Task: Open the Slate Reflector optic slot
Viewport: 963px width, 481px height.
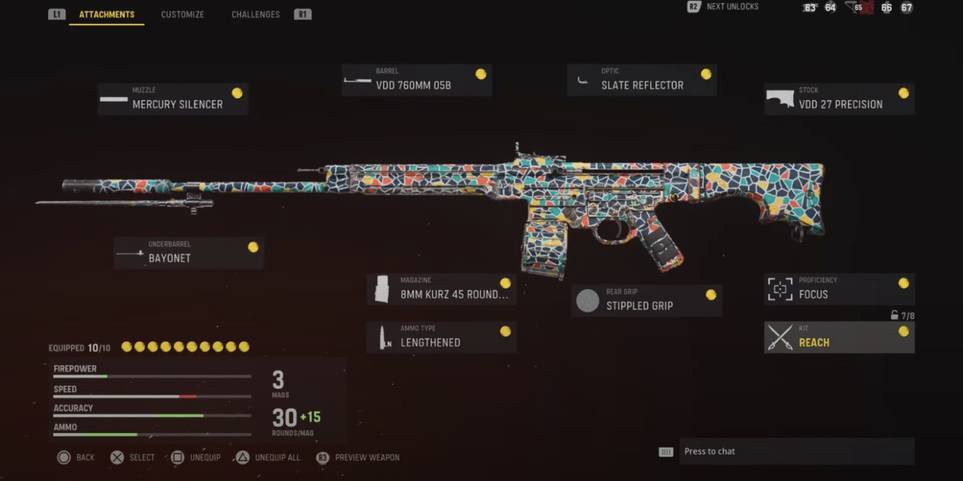Action: (641, 80)
